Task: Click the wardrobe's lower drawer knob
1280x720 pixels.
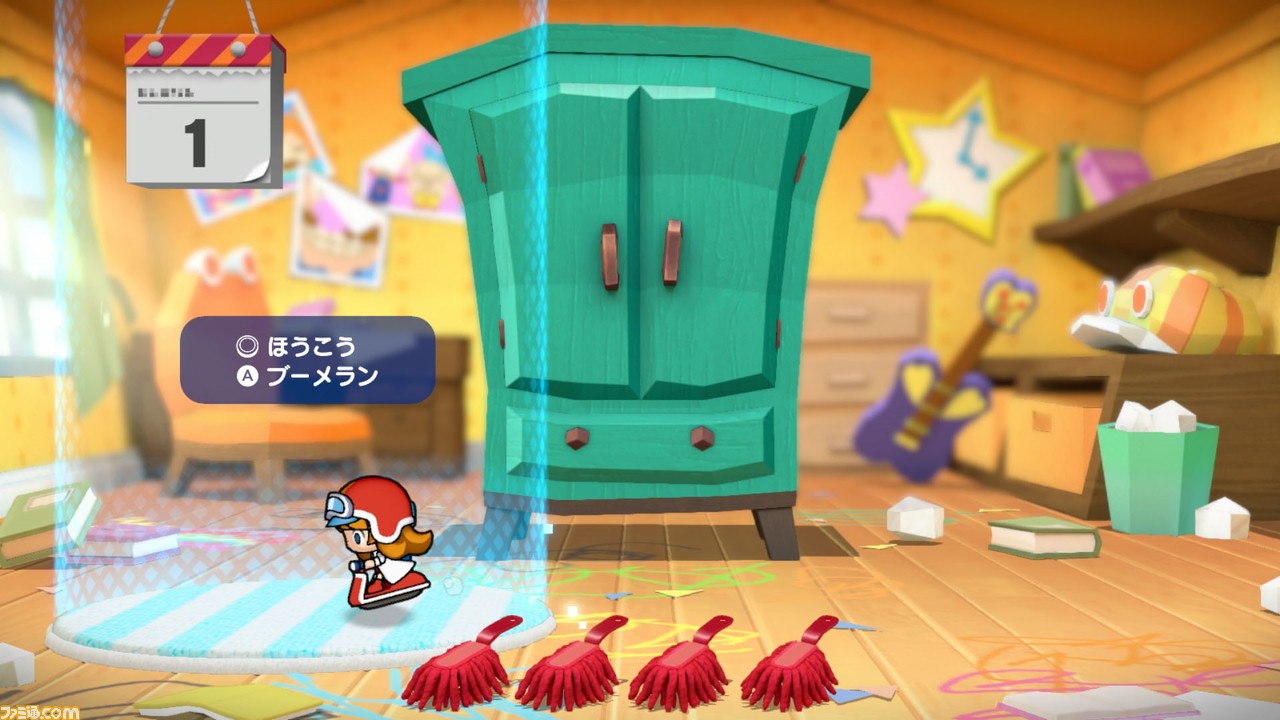Action: pos(575,437)
